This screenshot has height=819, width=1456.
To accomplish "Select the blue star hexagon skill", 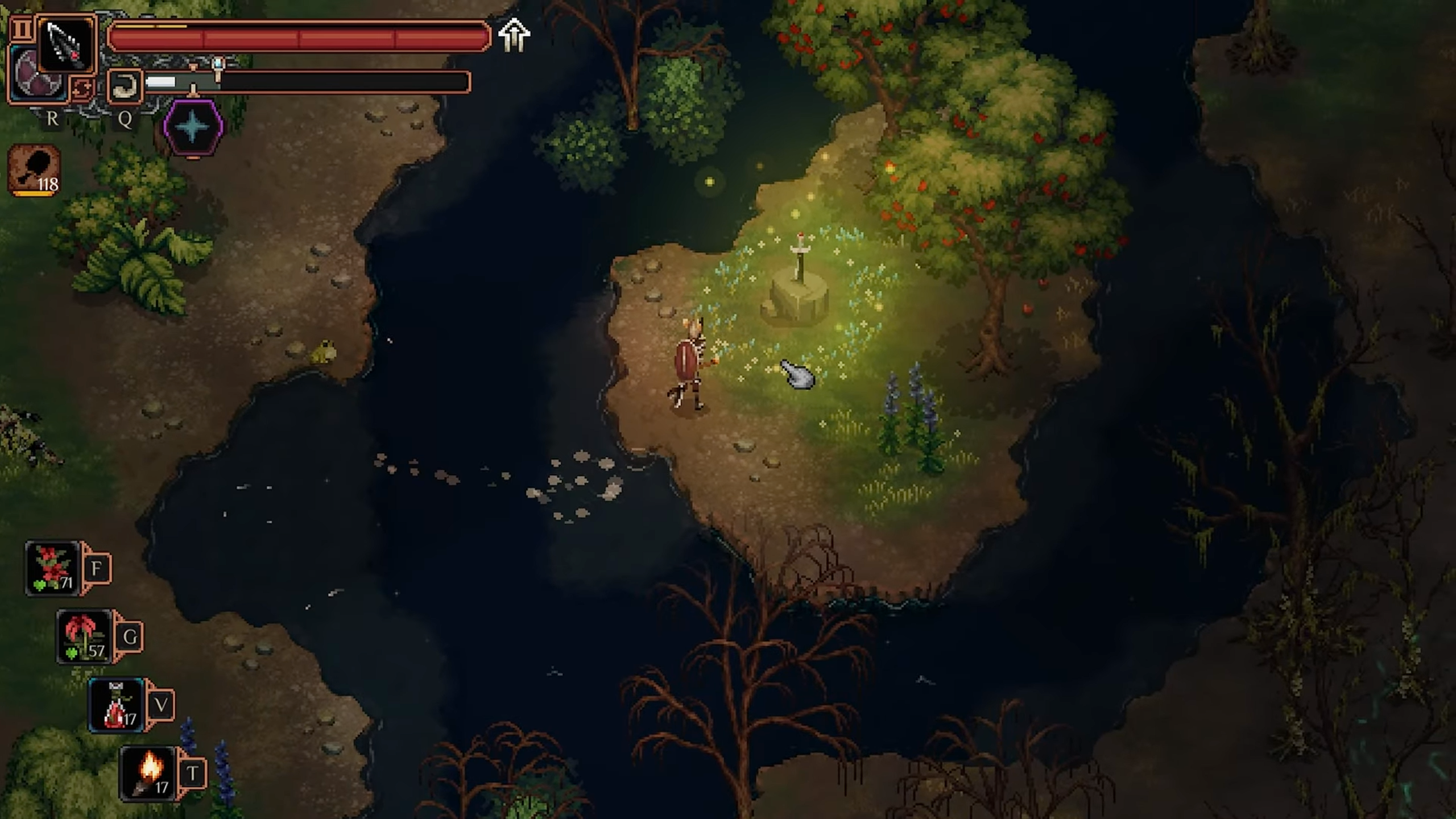I will 193,127.
